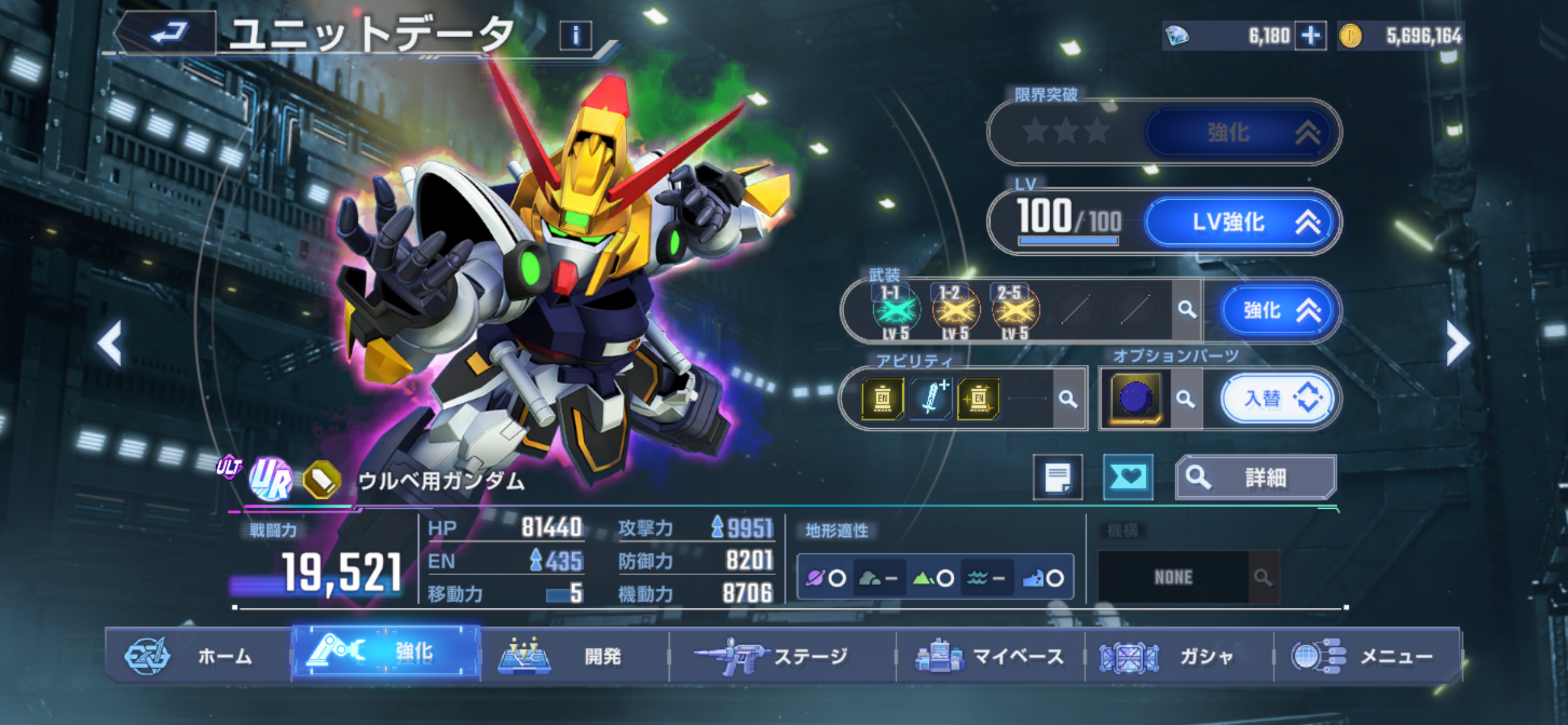
Task: Open the unit data info icon
Action: click(x=575, y=35)
